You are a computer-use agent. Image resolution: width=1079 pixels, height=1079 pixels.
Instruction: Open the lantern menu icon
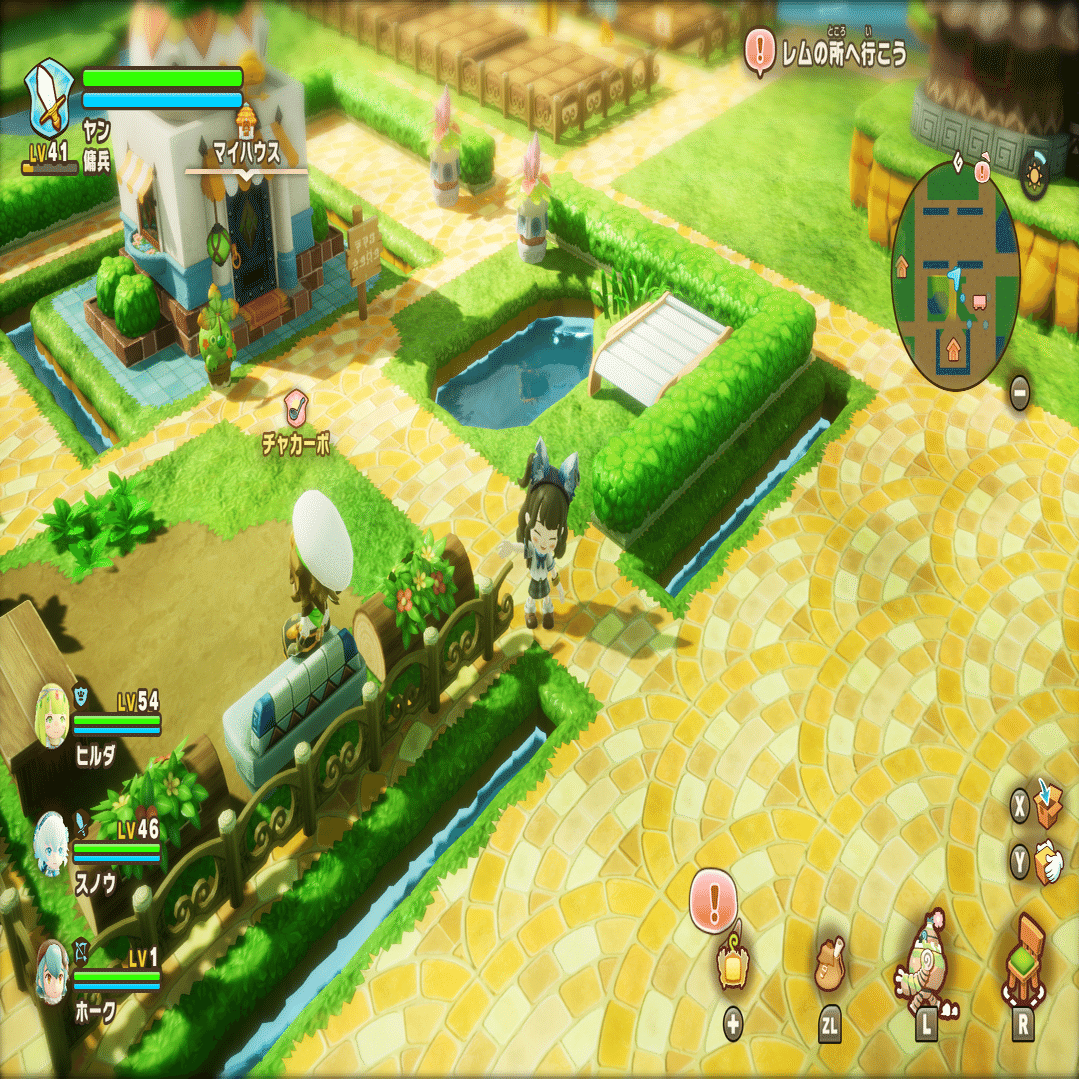731,967
